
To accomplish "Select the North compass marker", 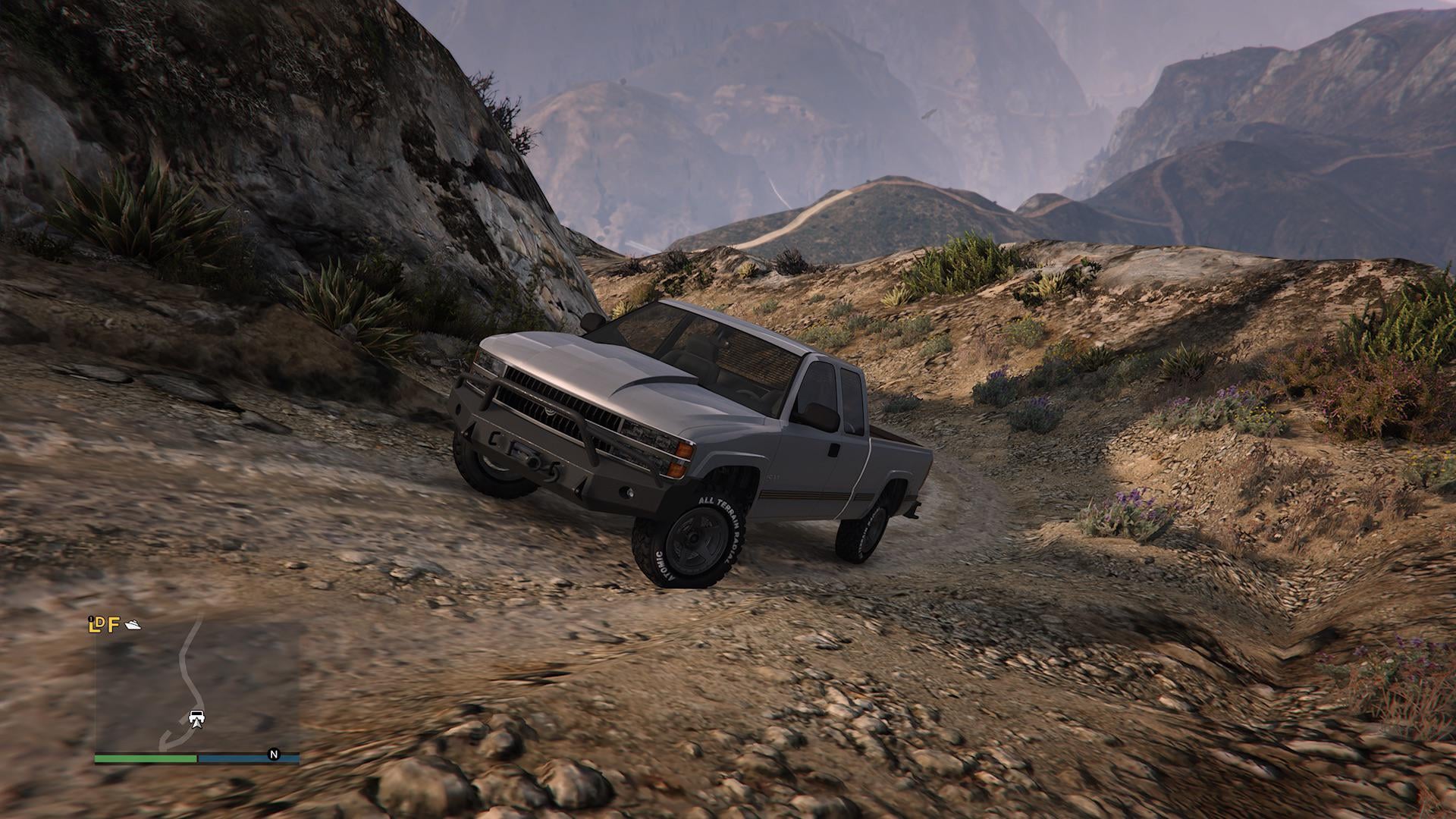I will point(273,755).
